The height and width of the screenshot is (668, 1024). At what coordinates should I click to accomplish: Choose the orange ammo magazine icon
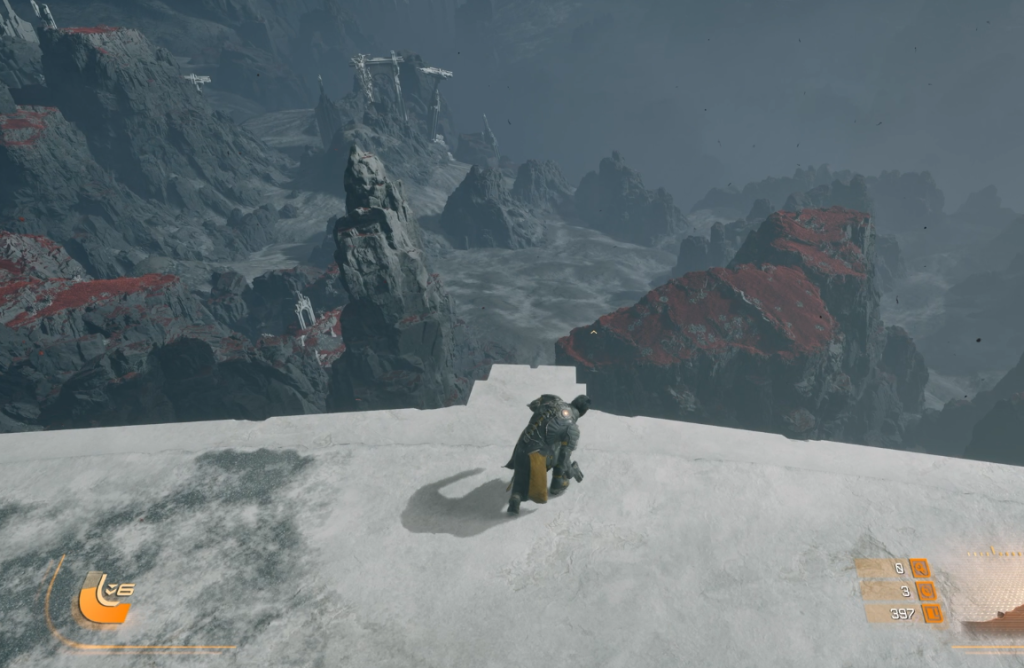coord(932,613)
